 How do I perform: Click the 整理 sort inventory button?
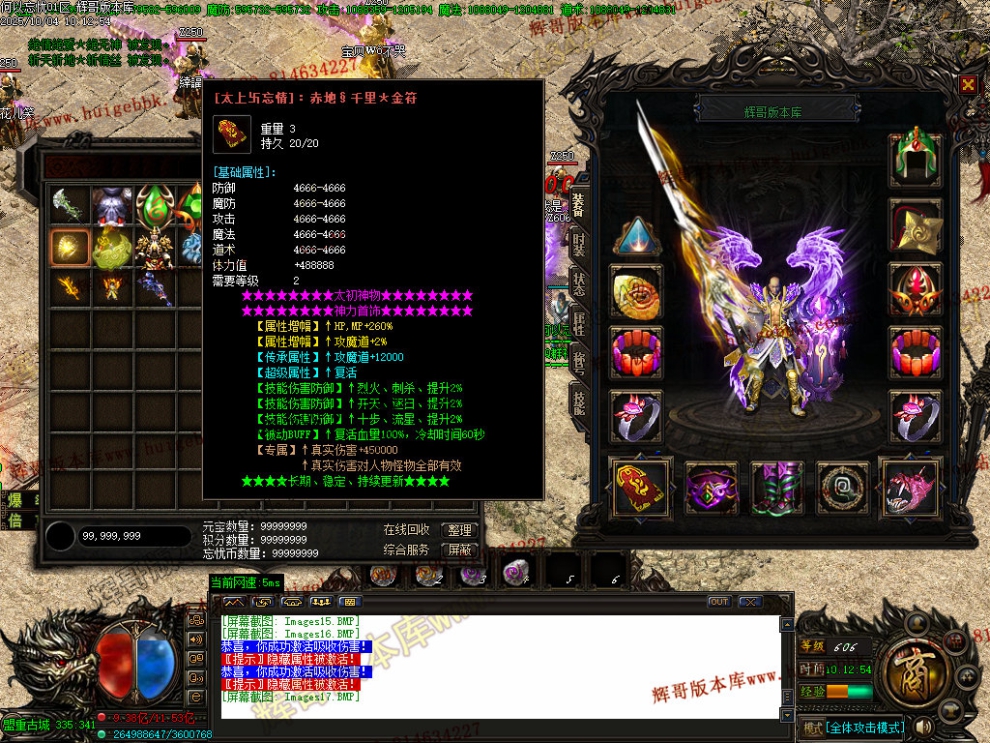[459, 531]
